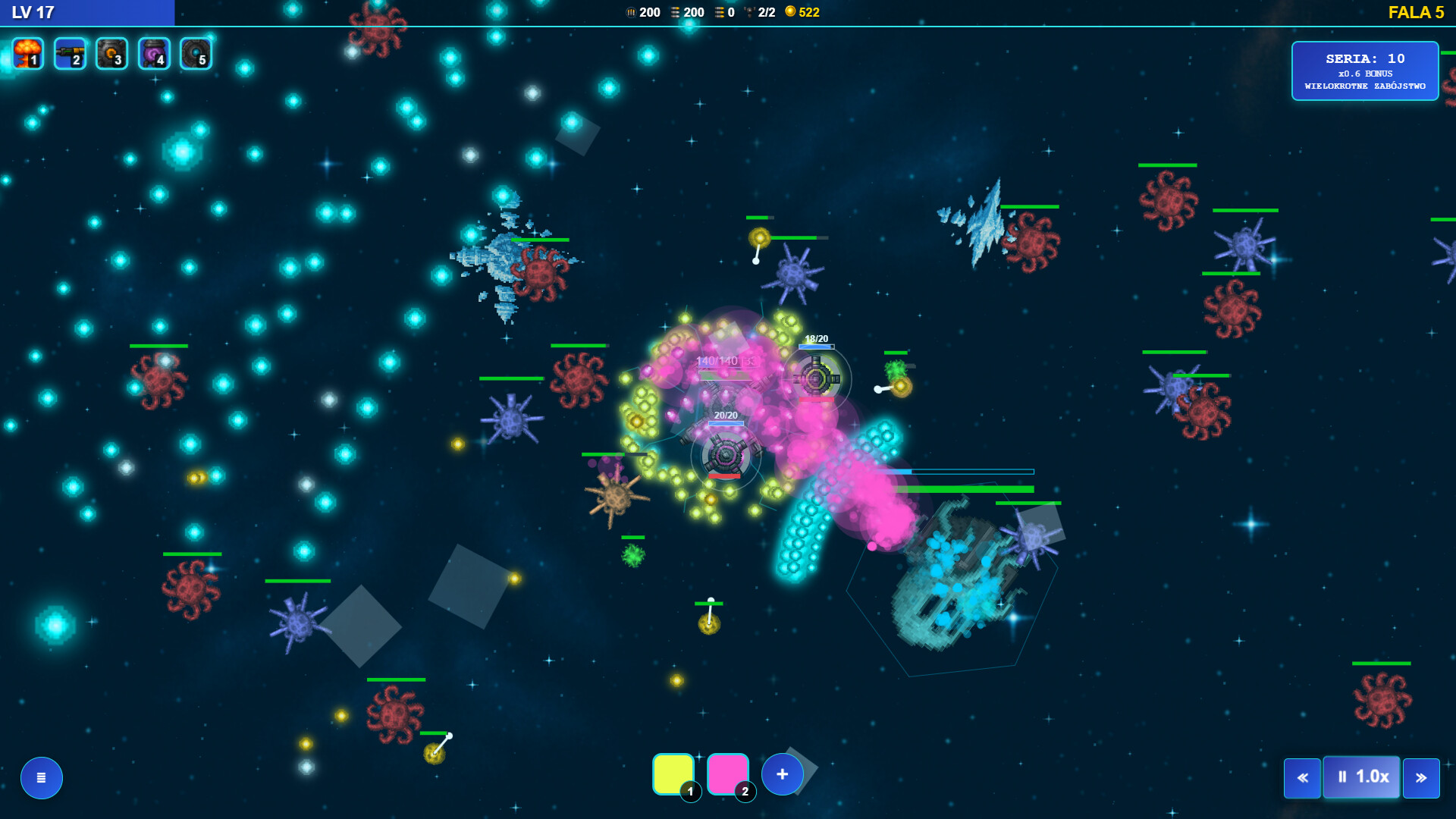
Task: Toggle the yellow projectile type 1
Action: [x=672, y=774]
